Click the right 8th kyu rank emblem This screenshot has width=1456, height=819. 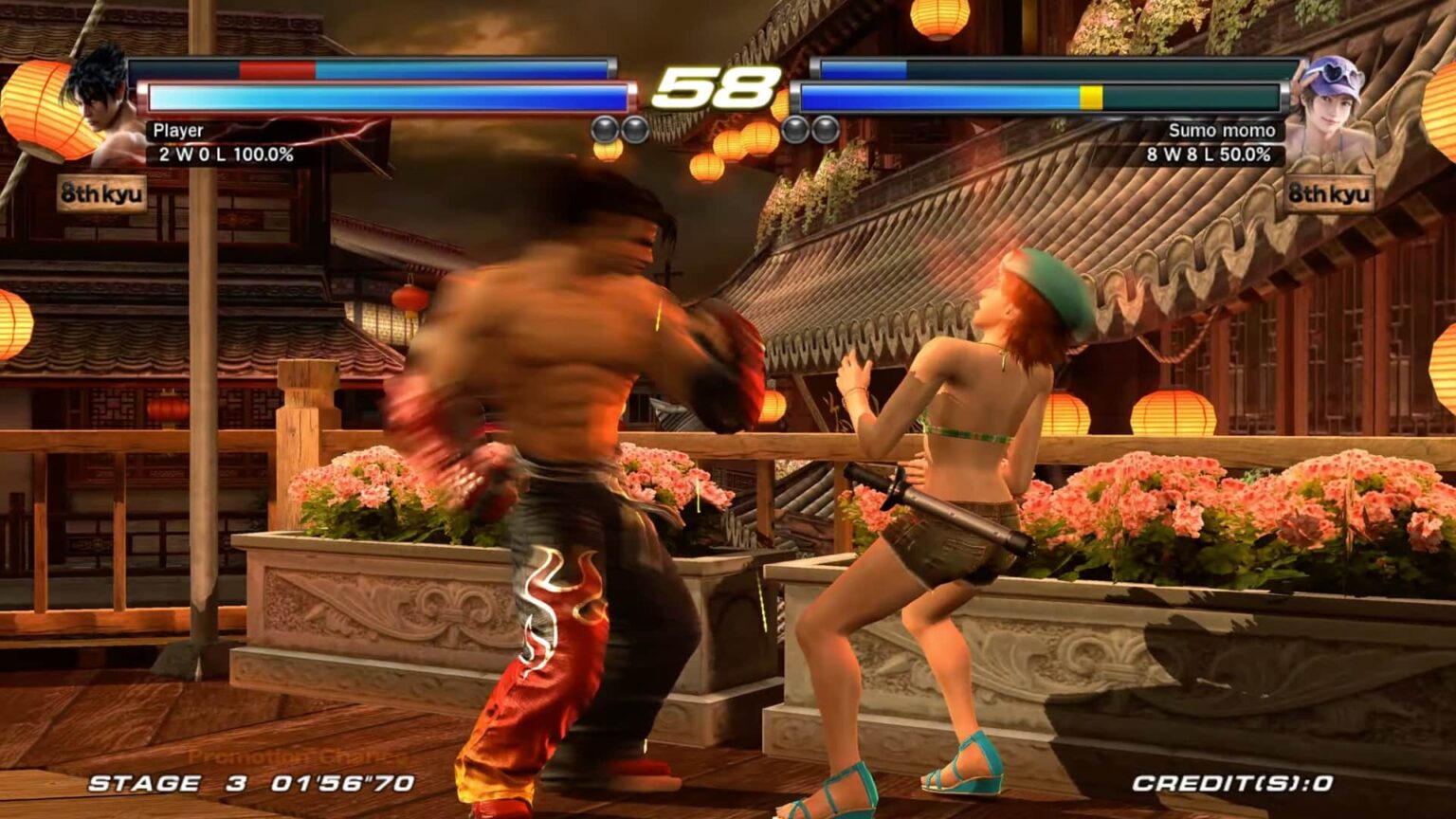(1327, 194)
